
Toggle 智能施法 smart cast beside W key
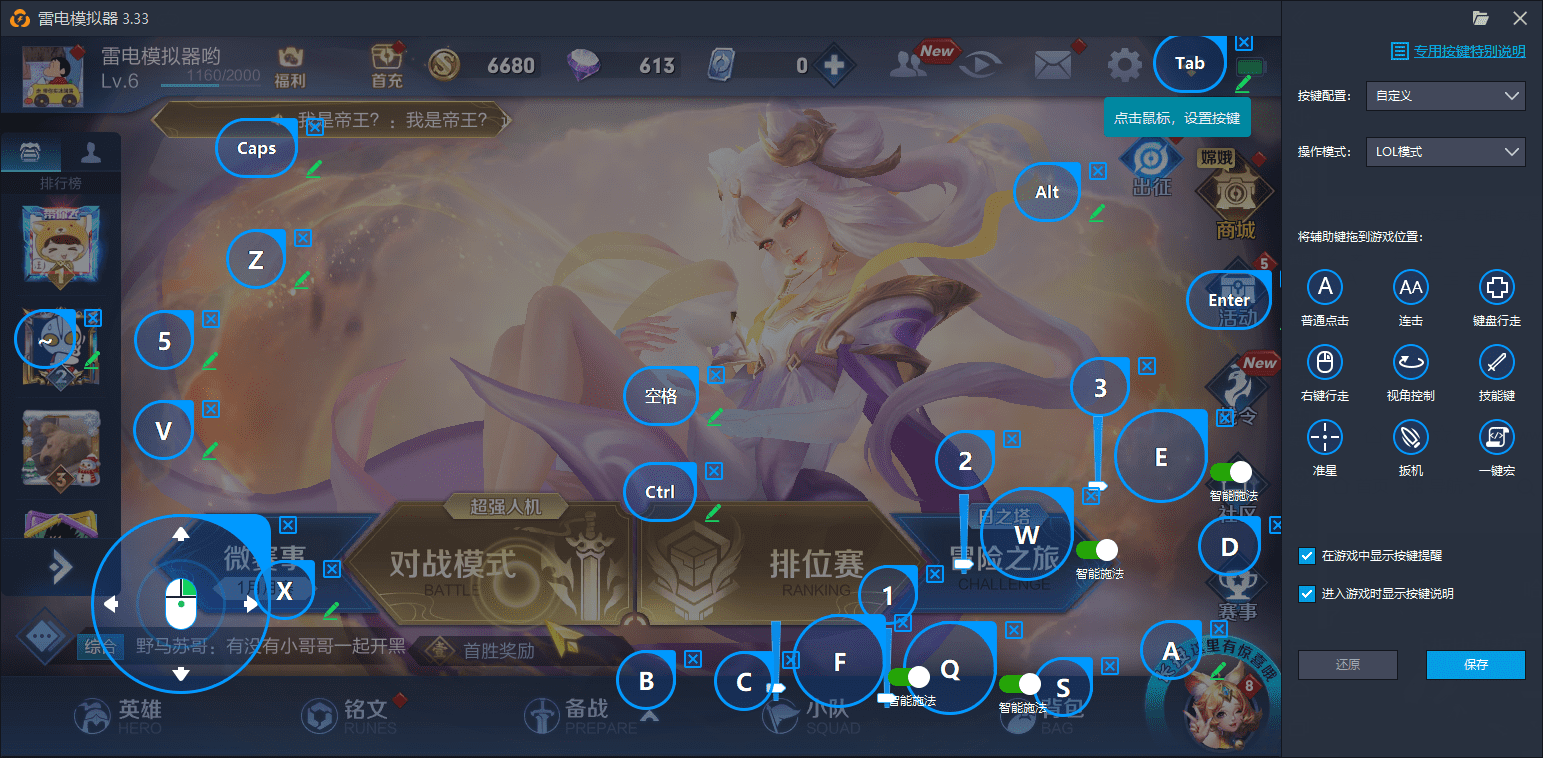click(1097, 549)
